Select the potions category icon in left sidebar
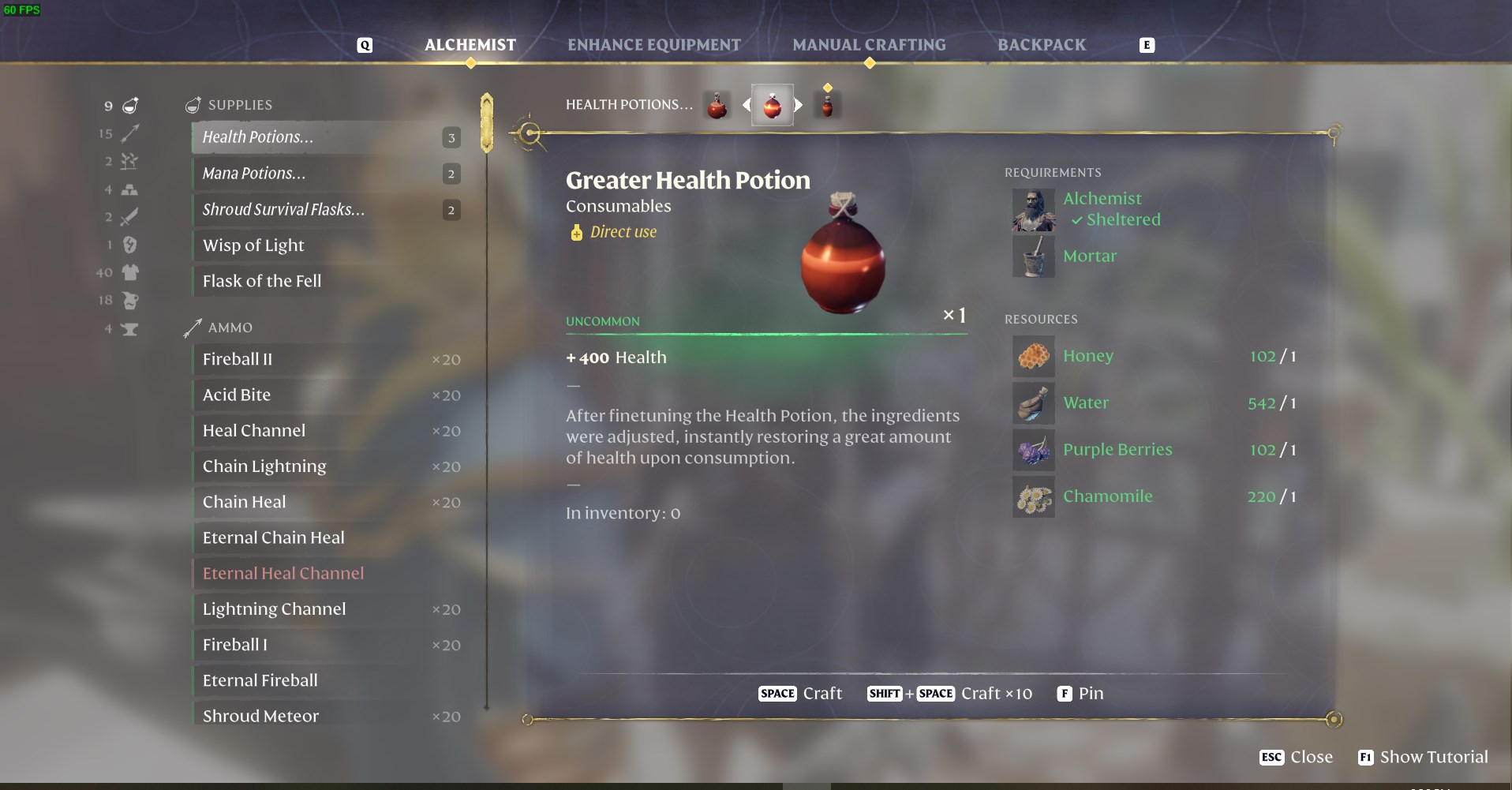The image size is (1512, 790). [x=129, y=106]
